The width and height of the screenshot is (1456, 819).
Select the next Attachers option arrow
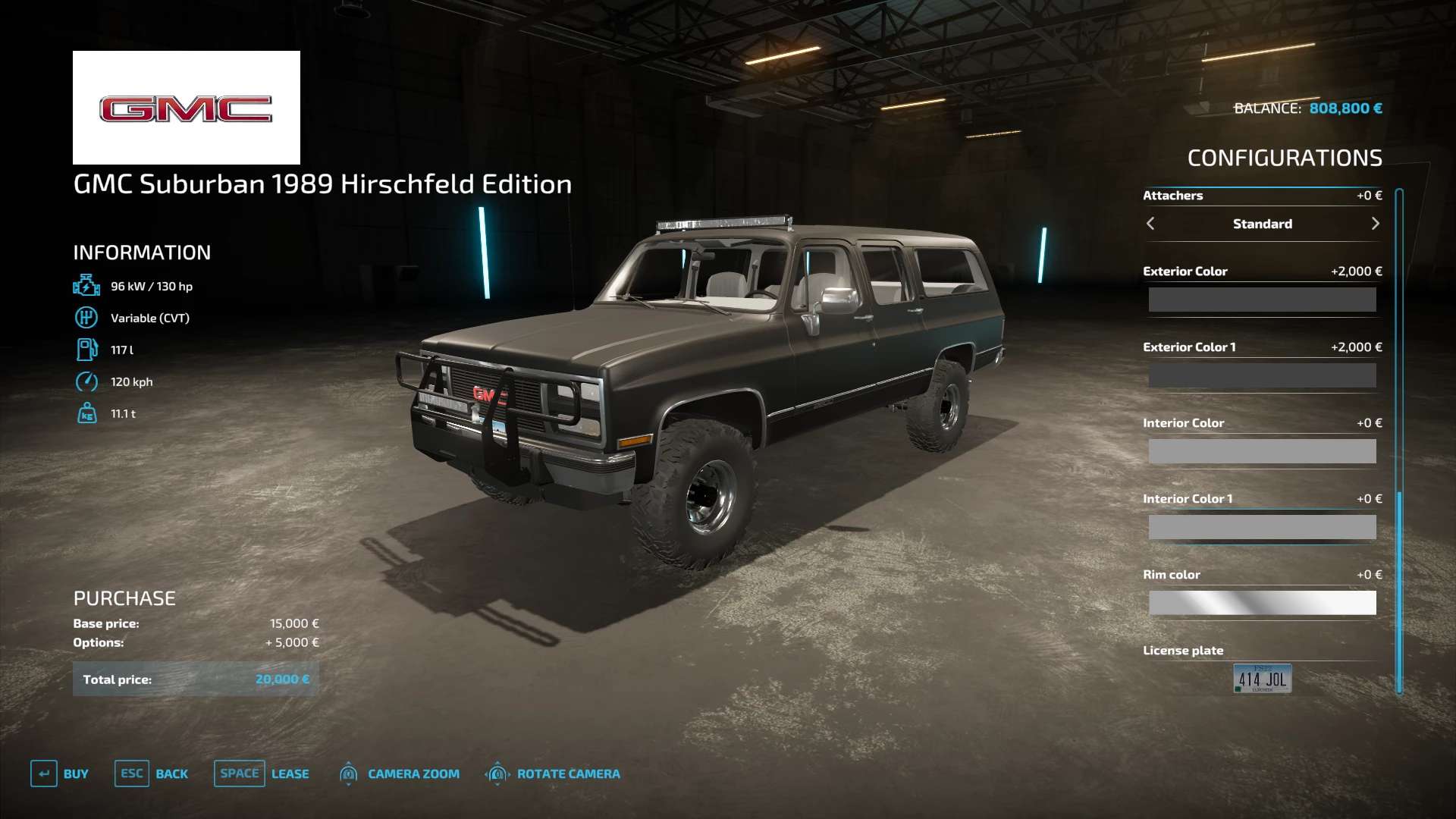click(1375, 224)
